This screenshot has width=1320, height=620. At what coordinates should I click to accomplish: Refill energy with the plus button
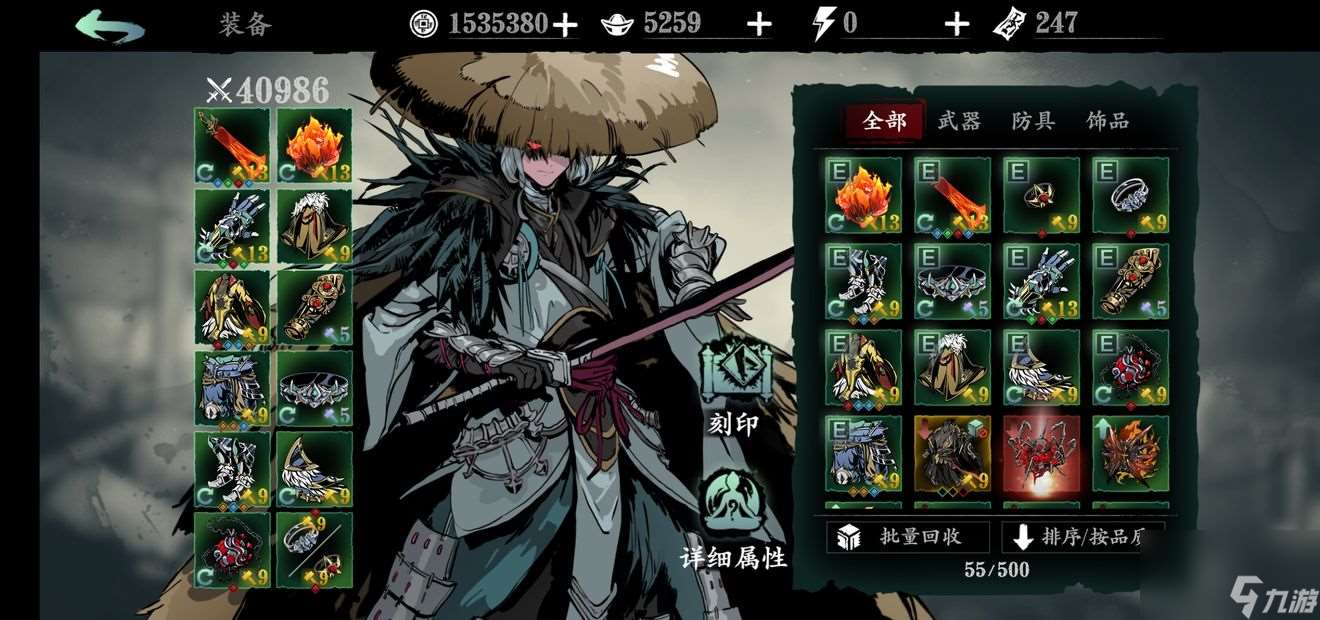click(x=957, y=25)
